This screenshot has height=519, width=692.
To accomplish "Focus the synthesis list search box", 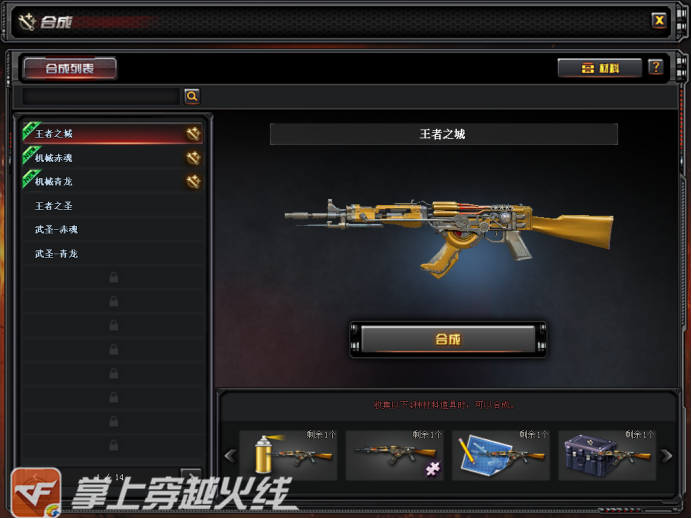I will pos(101,96).
